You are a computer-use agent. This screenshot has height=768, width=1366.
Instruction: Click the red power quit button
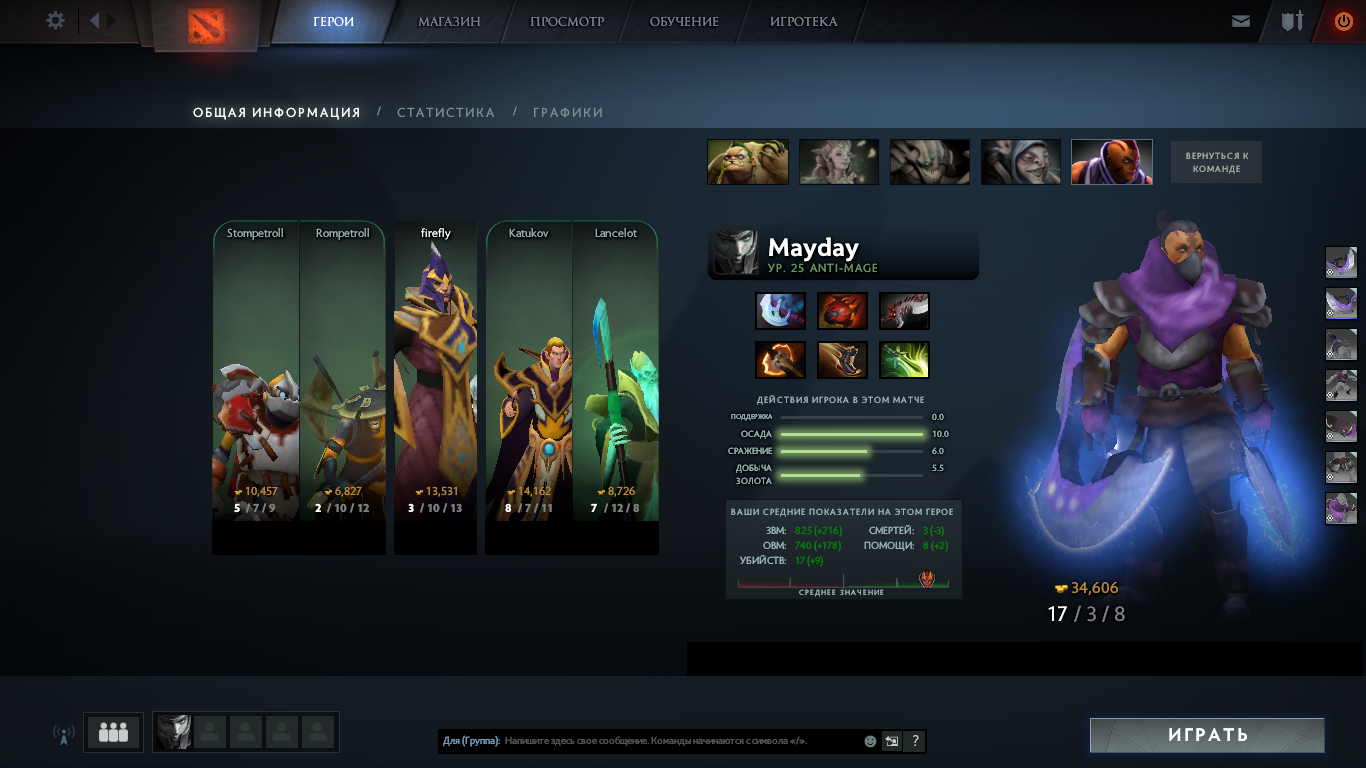(x=1343, y=21)
